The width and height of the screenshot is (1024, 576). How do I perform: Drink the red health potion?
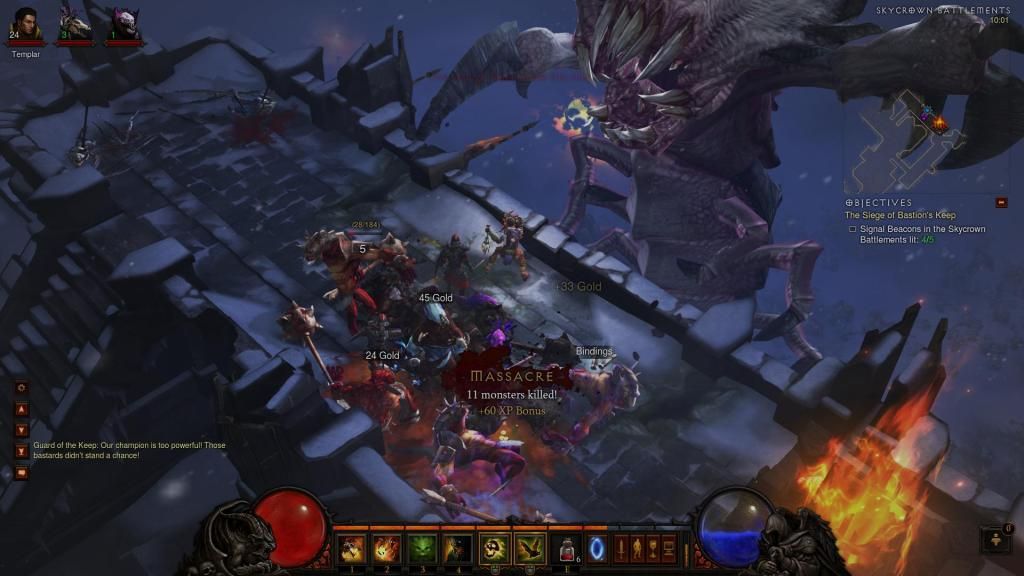567,548
